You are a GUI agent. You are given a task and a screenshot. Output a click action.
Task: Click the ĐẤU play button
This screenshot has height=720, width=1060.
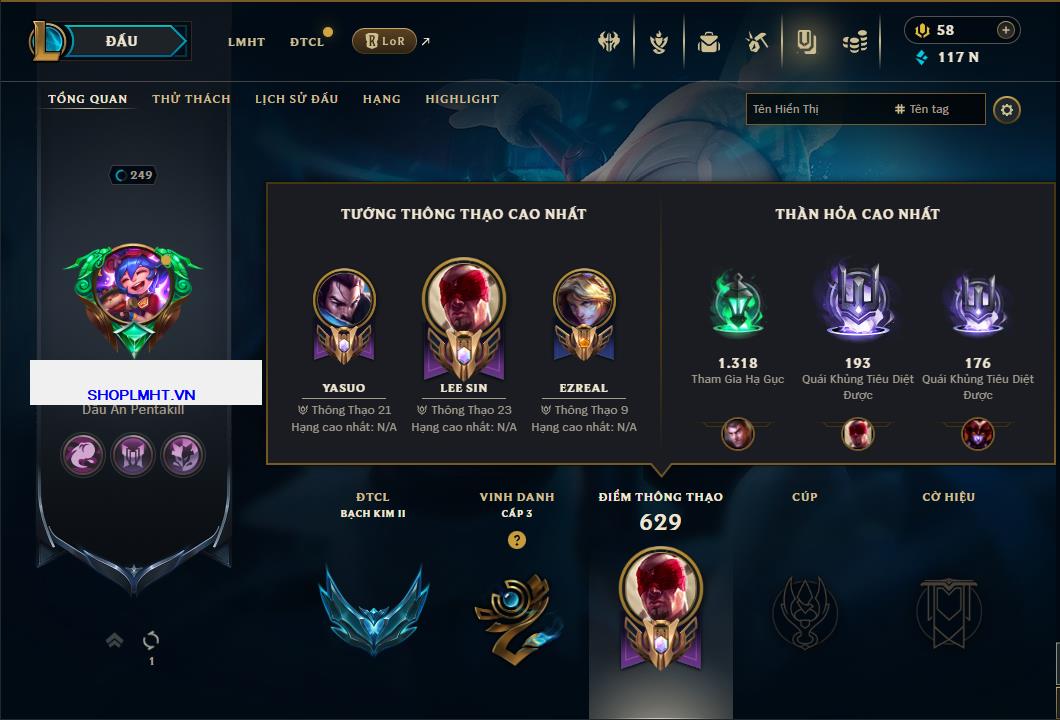[x=121, y=41]
